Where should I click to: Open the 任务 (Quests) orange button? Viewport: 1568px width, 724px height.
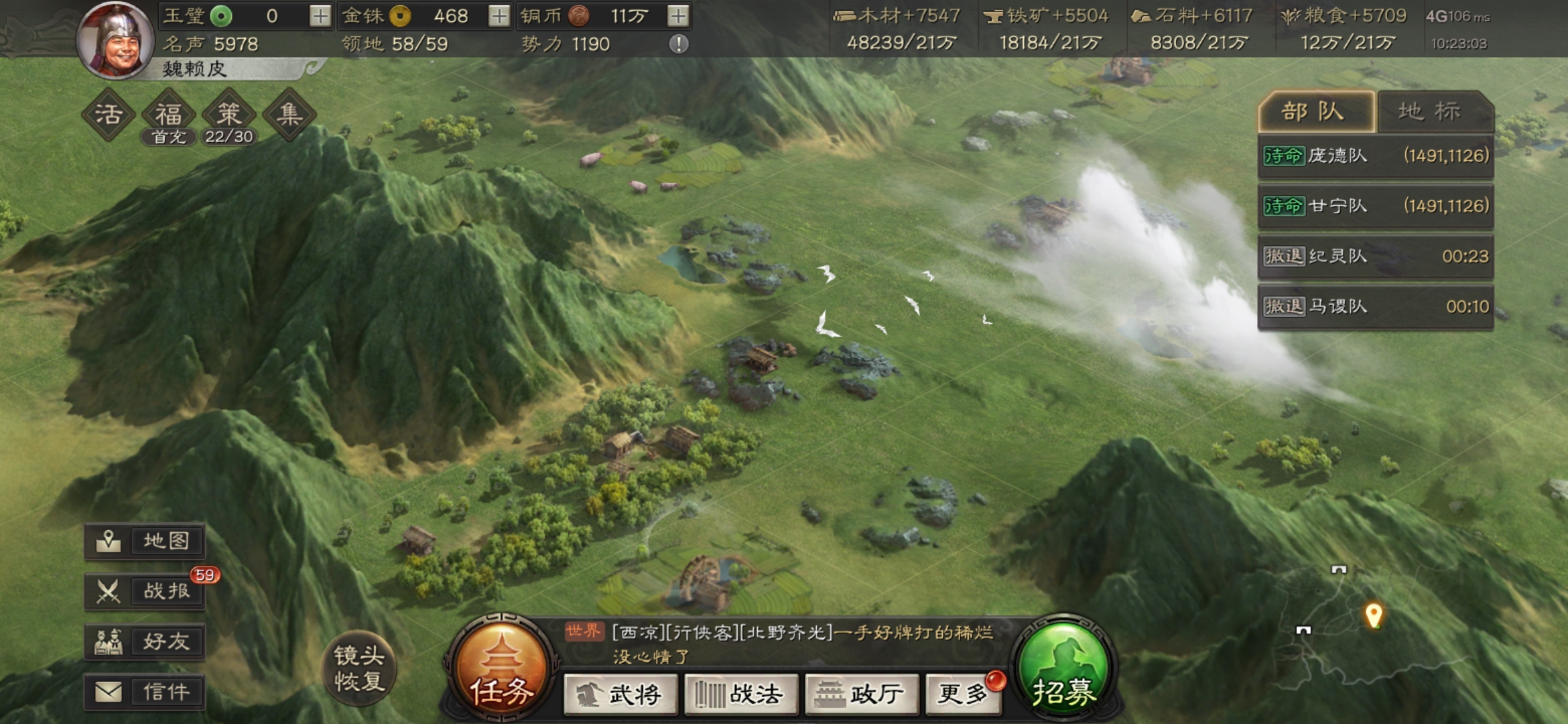tap(501, 669)
